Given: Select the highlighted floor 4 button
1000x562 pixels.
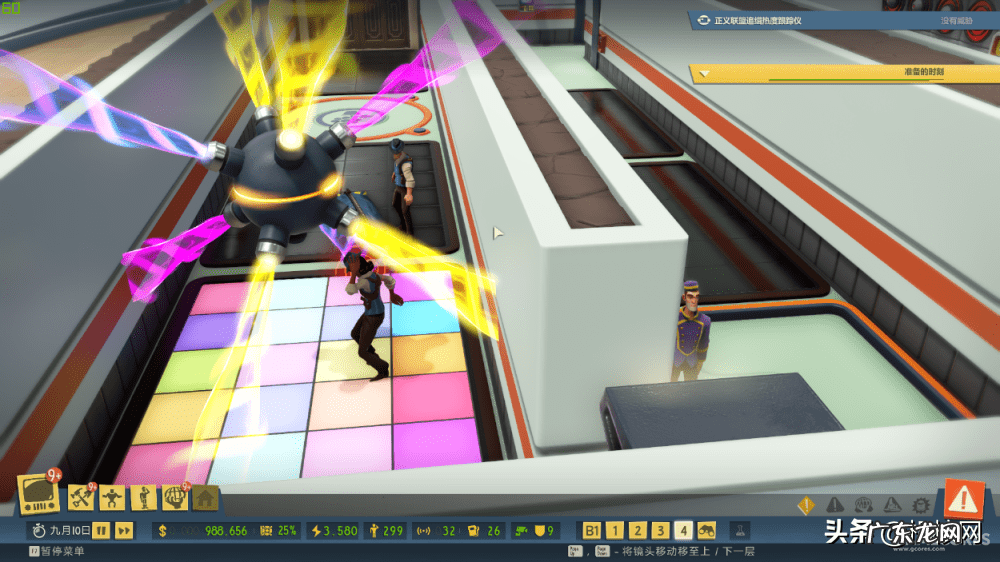Looking at the screenshot, I should pyautogui.click(x=684, y=530).
